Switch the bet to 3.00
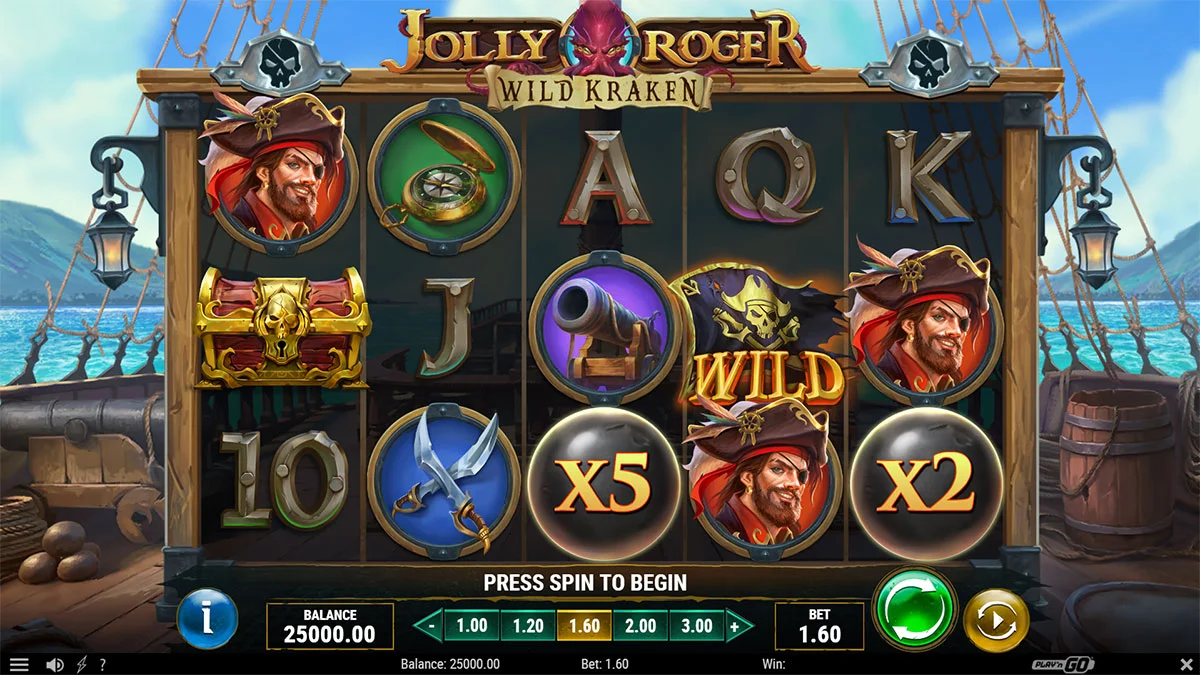 point(696,627)
